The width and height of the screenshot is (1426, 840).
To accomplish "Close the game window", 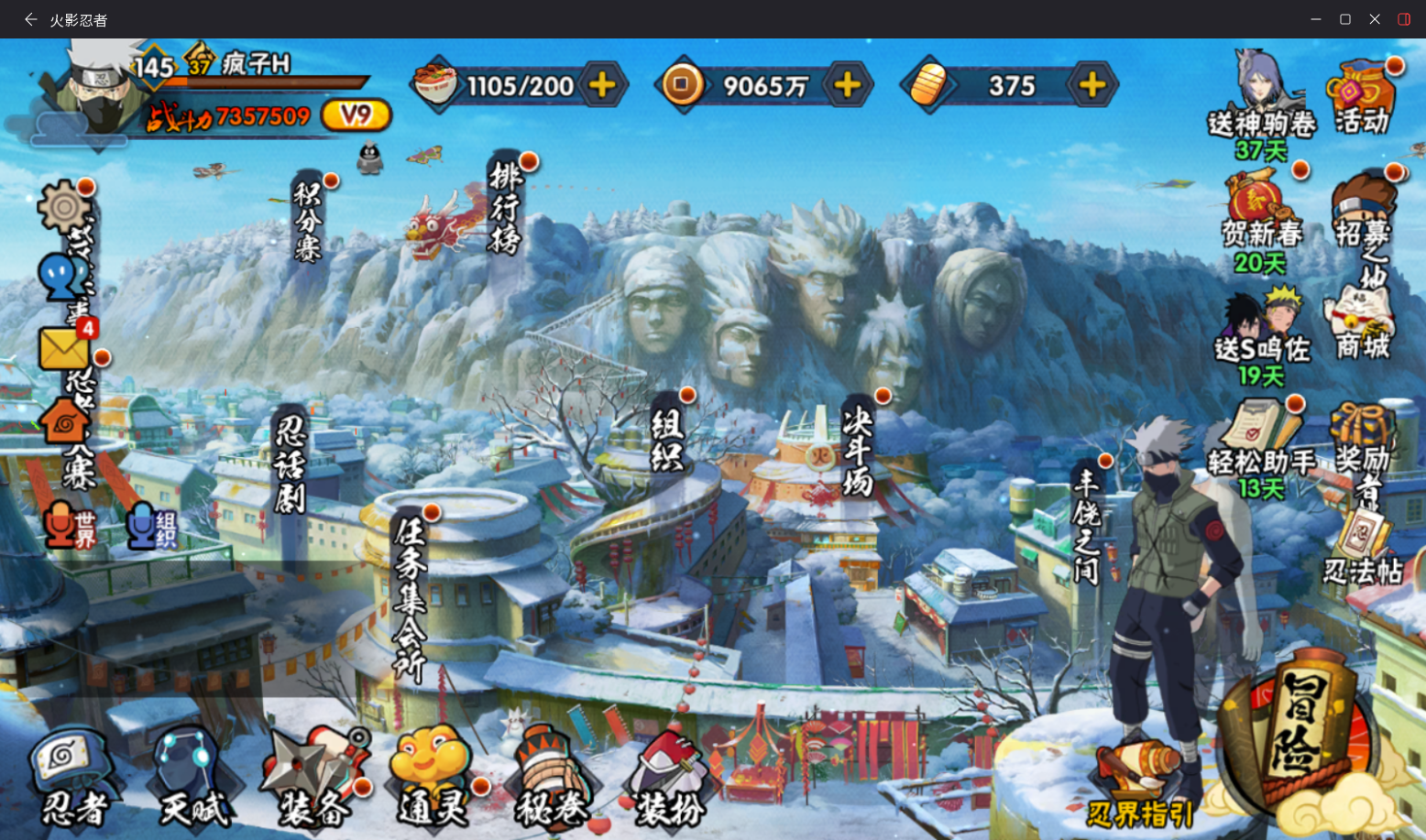I will click(1375, 19).
